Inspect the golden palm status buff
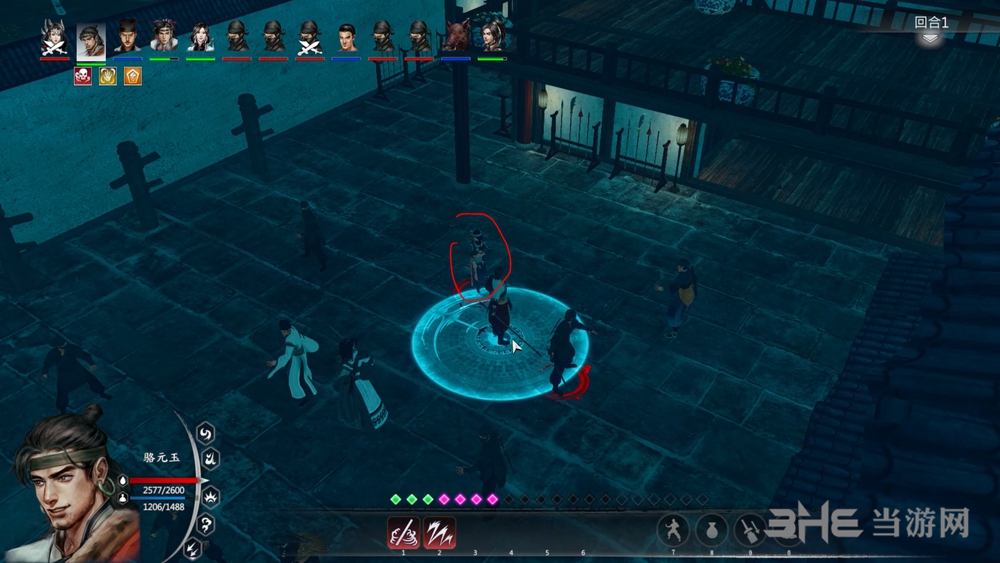 [x=107, y=76]
